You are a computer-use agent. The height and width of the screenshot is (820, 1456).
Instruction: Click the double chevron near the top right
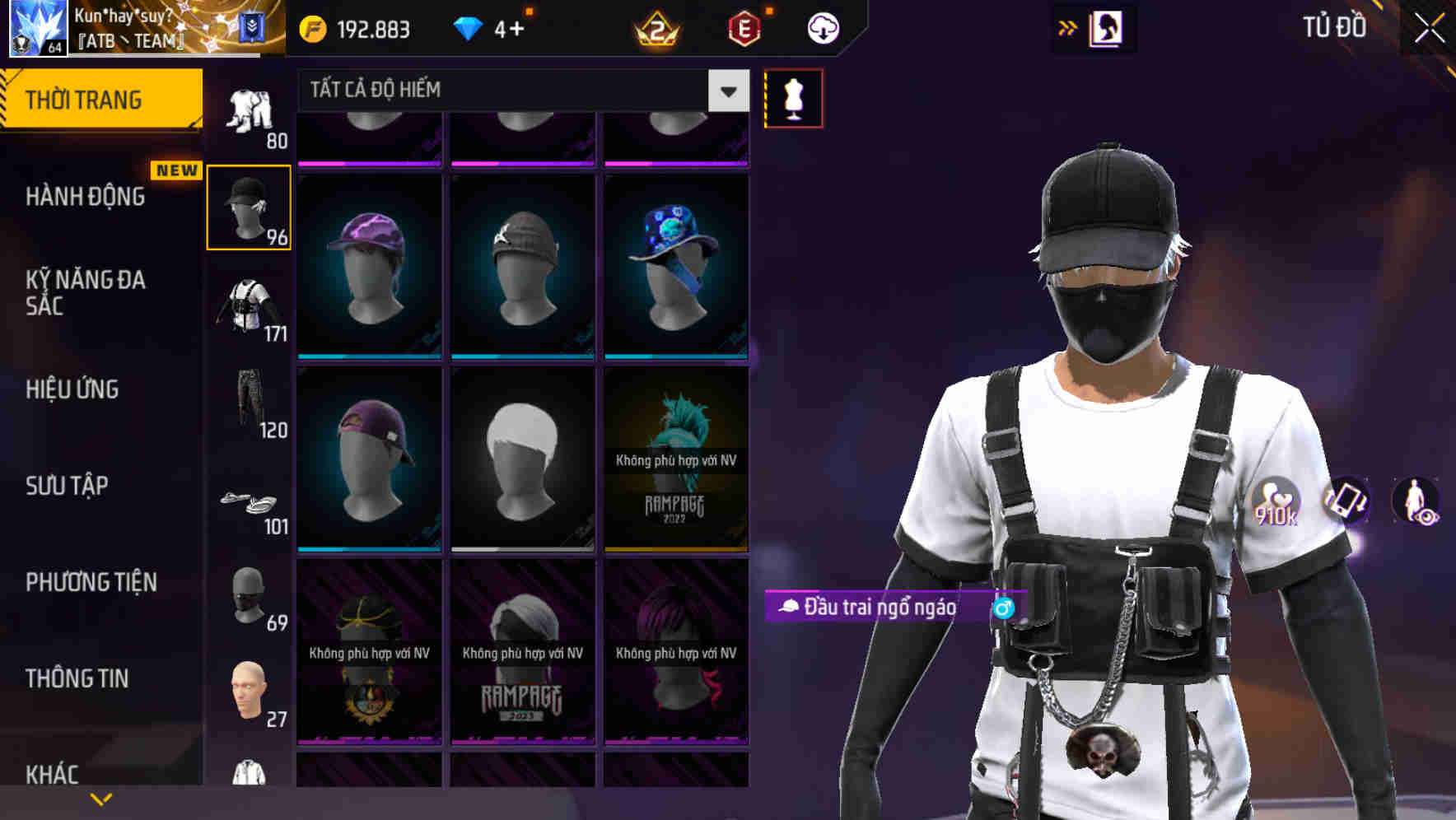tap(1067, 27)
